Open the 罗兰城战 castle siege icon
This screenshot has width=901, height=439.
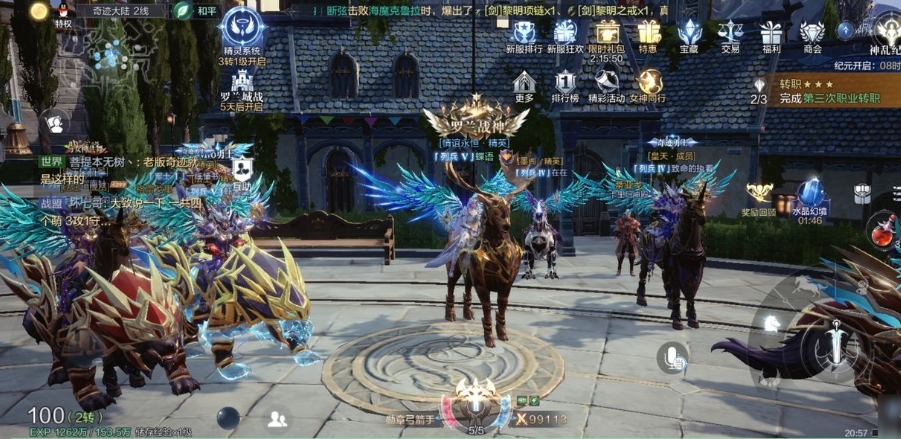pos(240,88)
